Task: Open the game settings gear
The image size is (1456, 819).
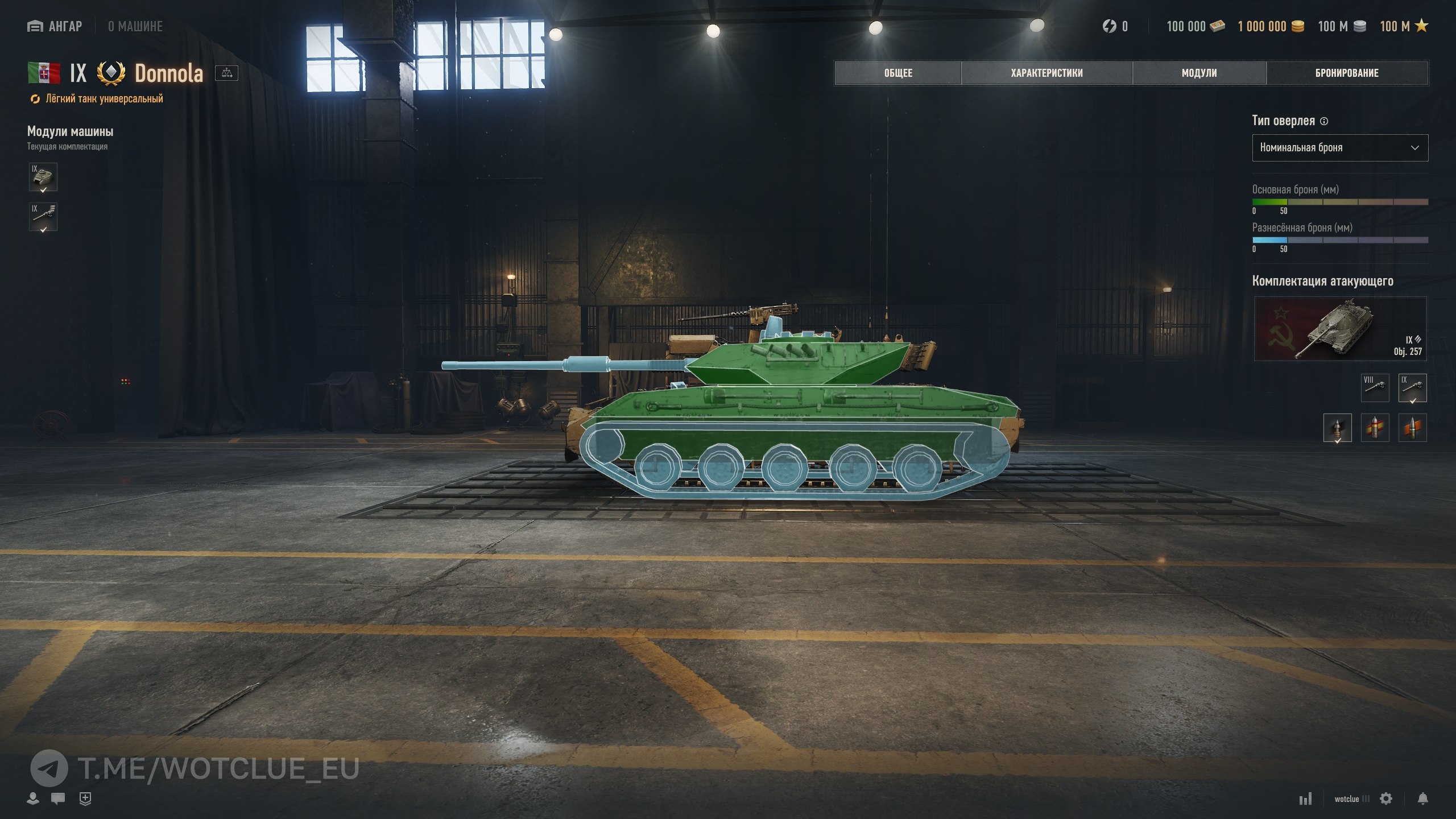Action: 1386,799
